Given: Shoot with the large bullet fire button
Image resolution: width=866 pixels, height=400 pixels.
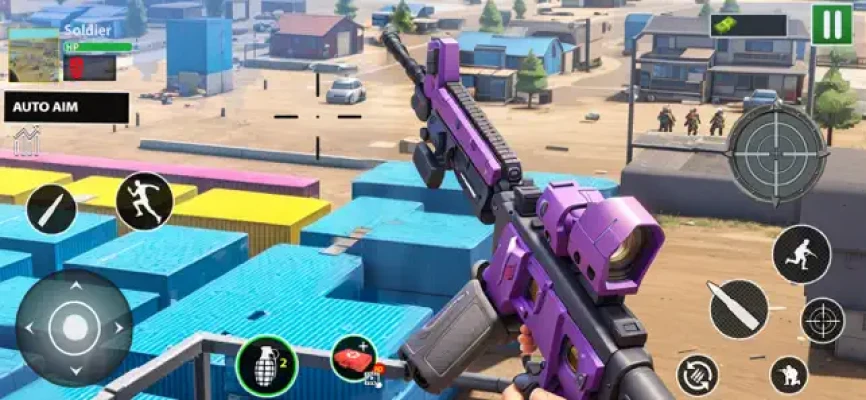Looking at the screenshot, I should coord(738,308).
